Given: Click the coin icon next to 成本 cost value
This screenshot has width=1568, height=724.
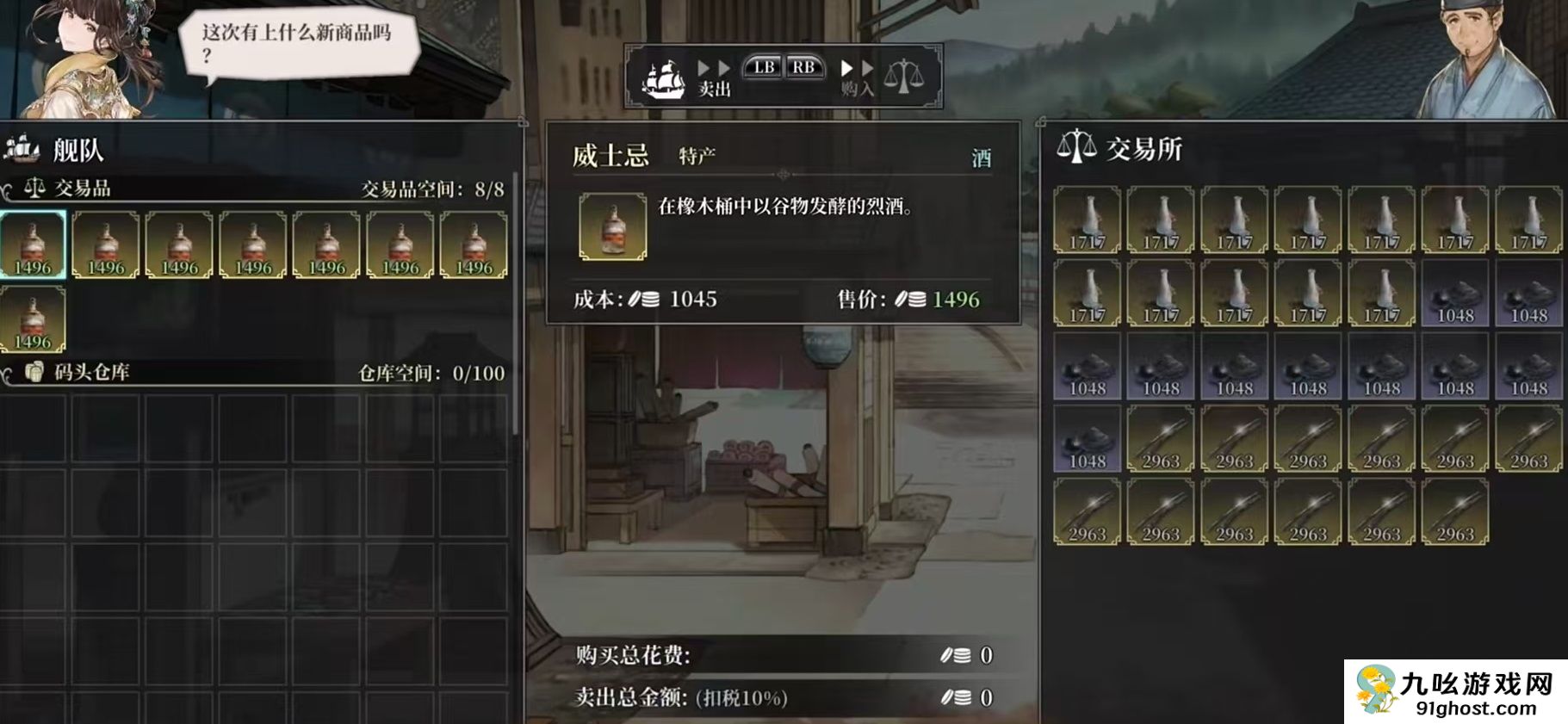Looking at the screenshot, I should tap(644, 301).
